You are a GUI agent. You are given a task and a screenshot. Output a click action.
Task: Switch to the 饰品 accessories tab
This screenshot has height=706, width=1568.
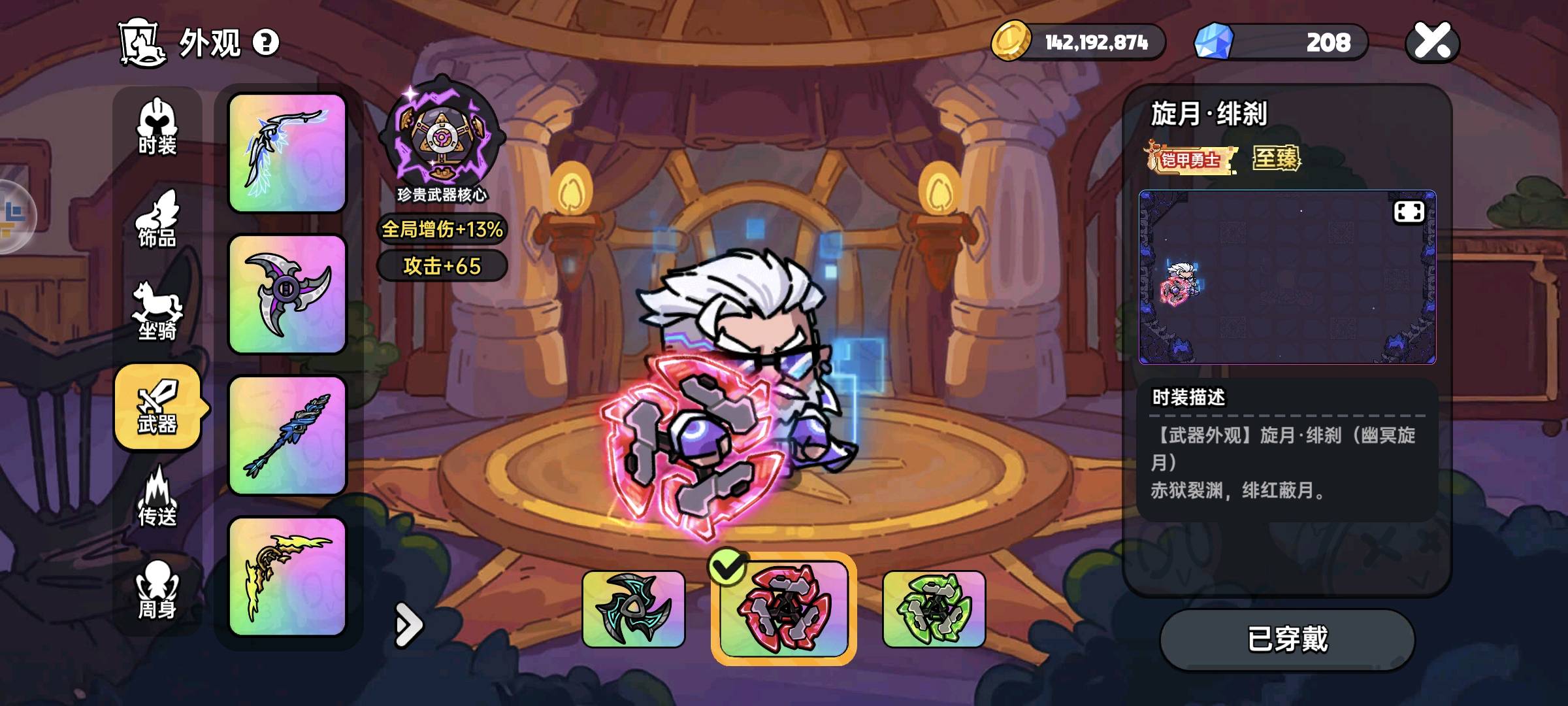pyautogui.click(x=157, y=220)
